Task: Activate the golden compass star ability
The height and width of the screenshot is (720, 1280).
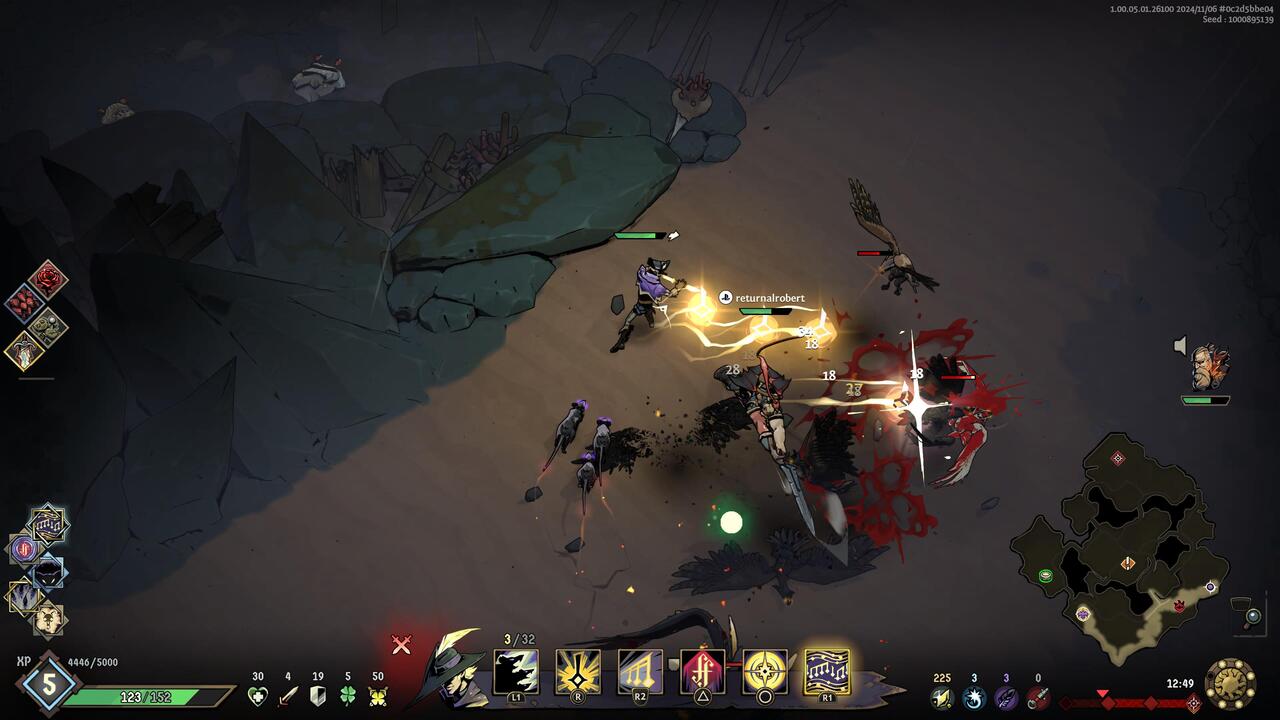Action: coord(765,671)
